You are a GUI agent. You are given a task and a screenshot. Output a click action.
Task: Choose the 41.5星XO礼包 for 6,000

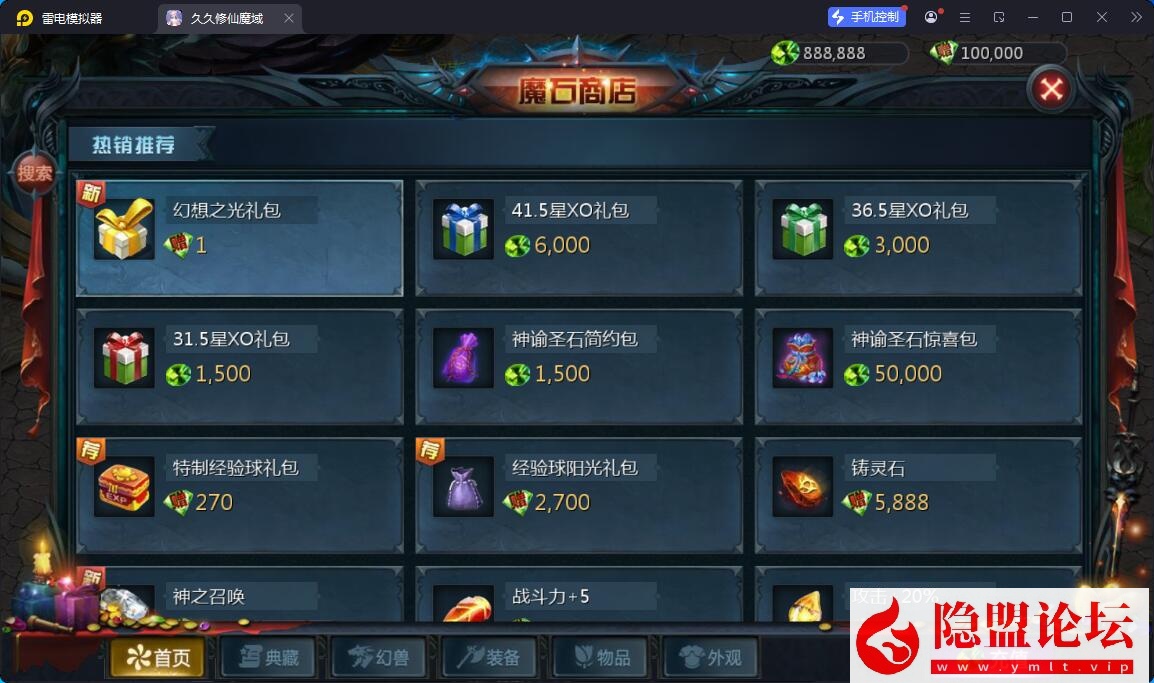click(579, 238)
